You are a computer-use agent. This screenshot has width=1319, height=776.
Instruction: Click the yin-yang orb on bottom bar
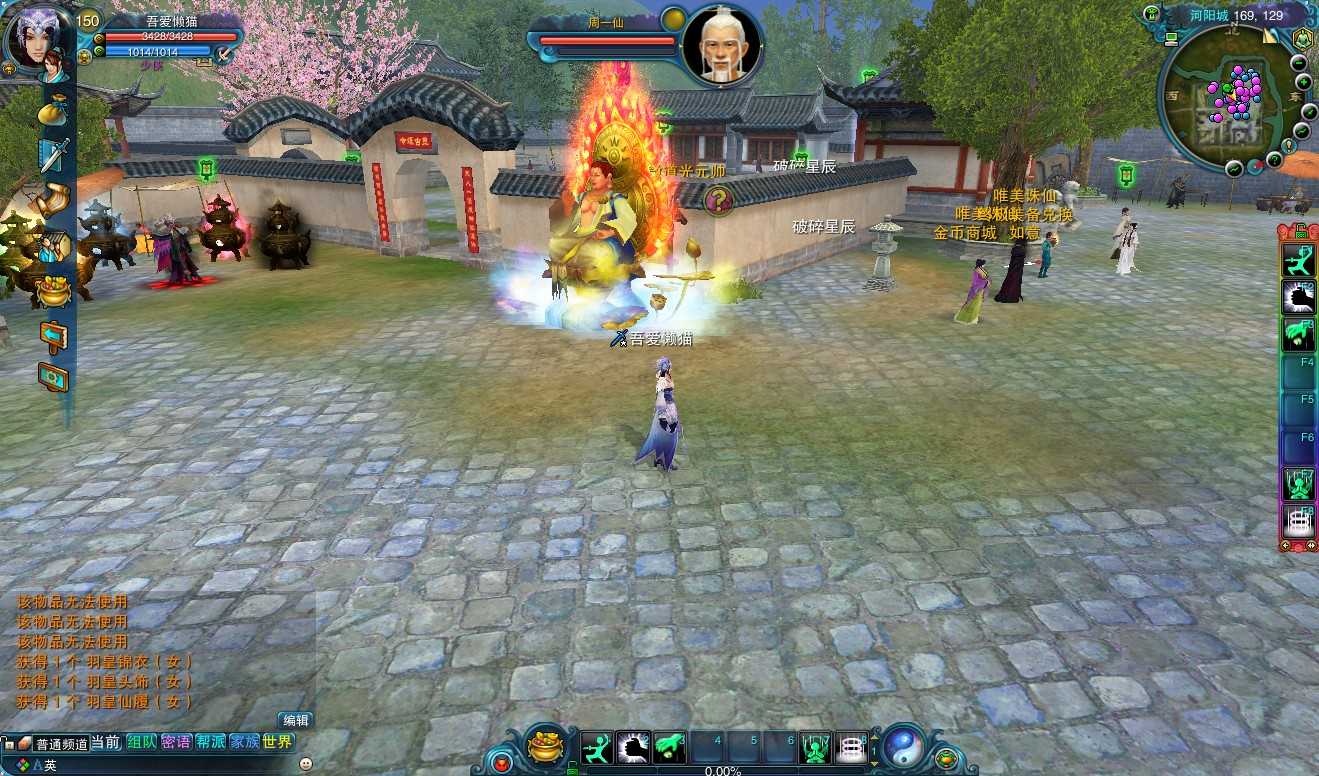(x=902, y=746)
